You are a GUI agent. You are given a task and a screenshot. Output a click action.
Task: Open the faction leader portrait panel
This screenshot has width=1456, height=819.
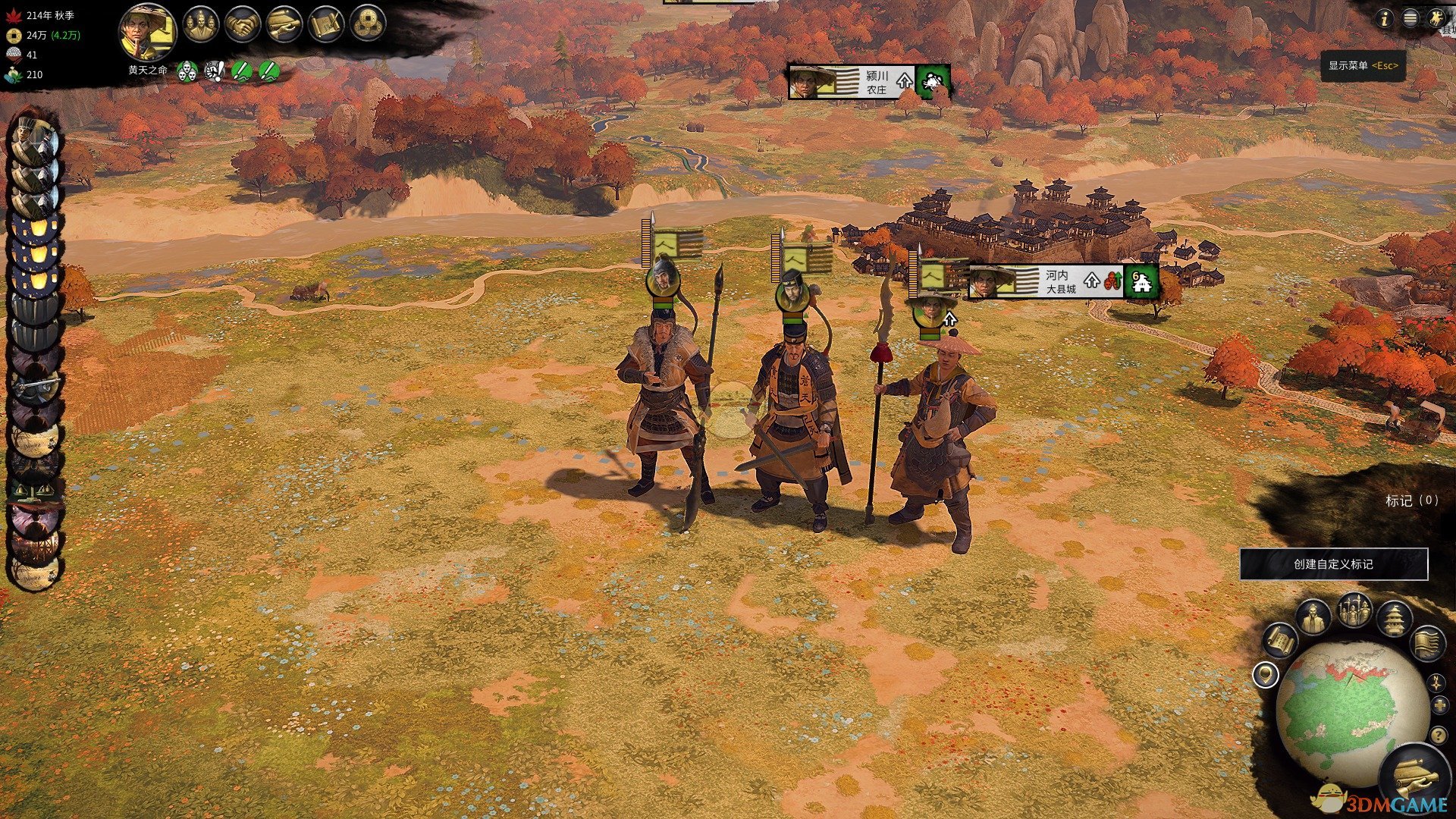tap(147, 32)
